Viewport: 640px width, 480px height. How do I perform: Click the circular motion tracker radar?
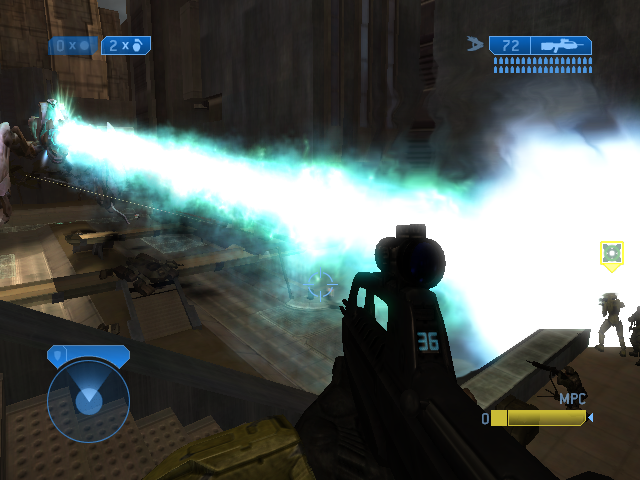[88, 400]
